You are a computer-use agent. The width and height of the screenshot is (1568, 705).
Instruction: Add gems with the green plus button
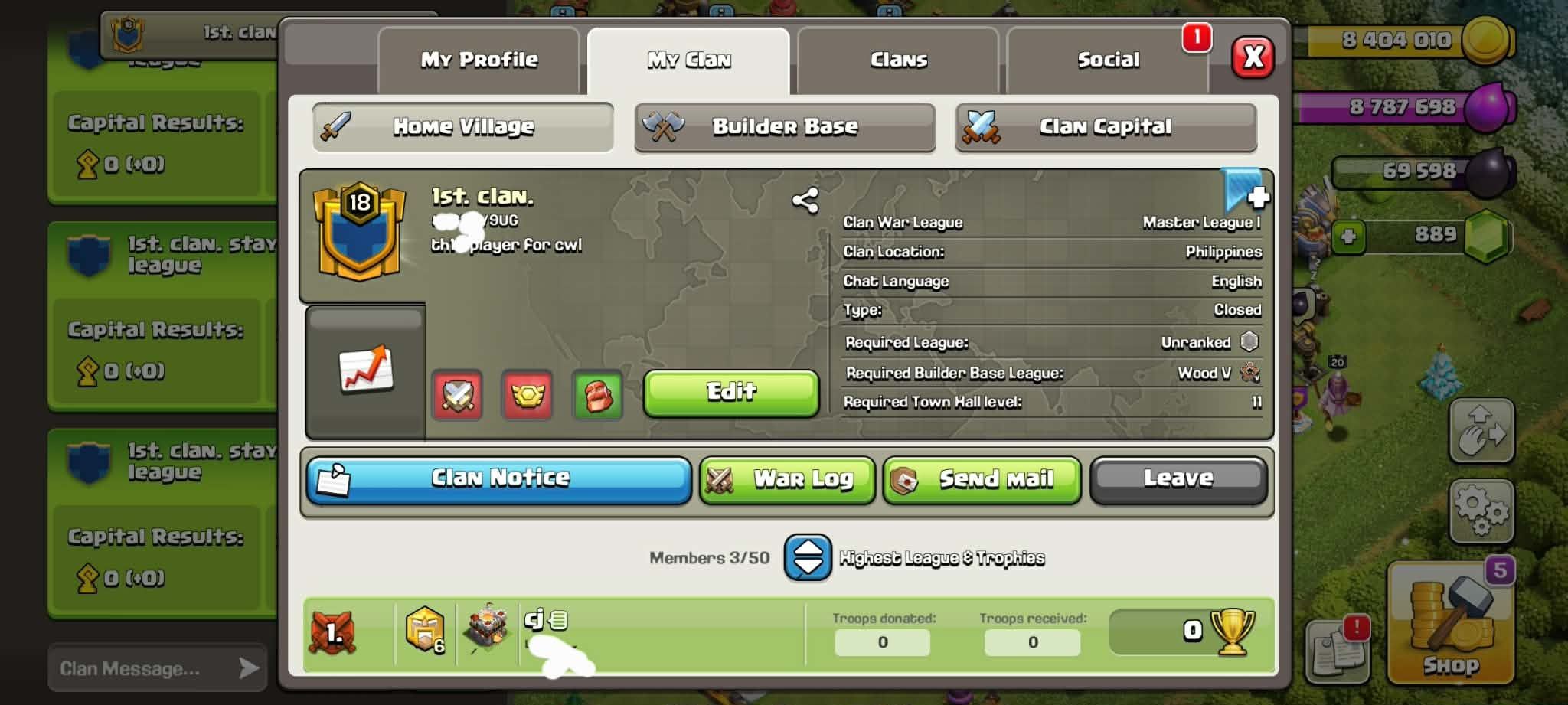tap(1348, 236)
